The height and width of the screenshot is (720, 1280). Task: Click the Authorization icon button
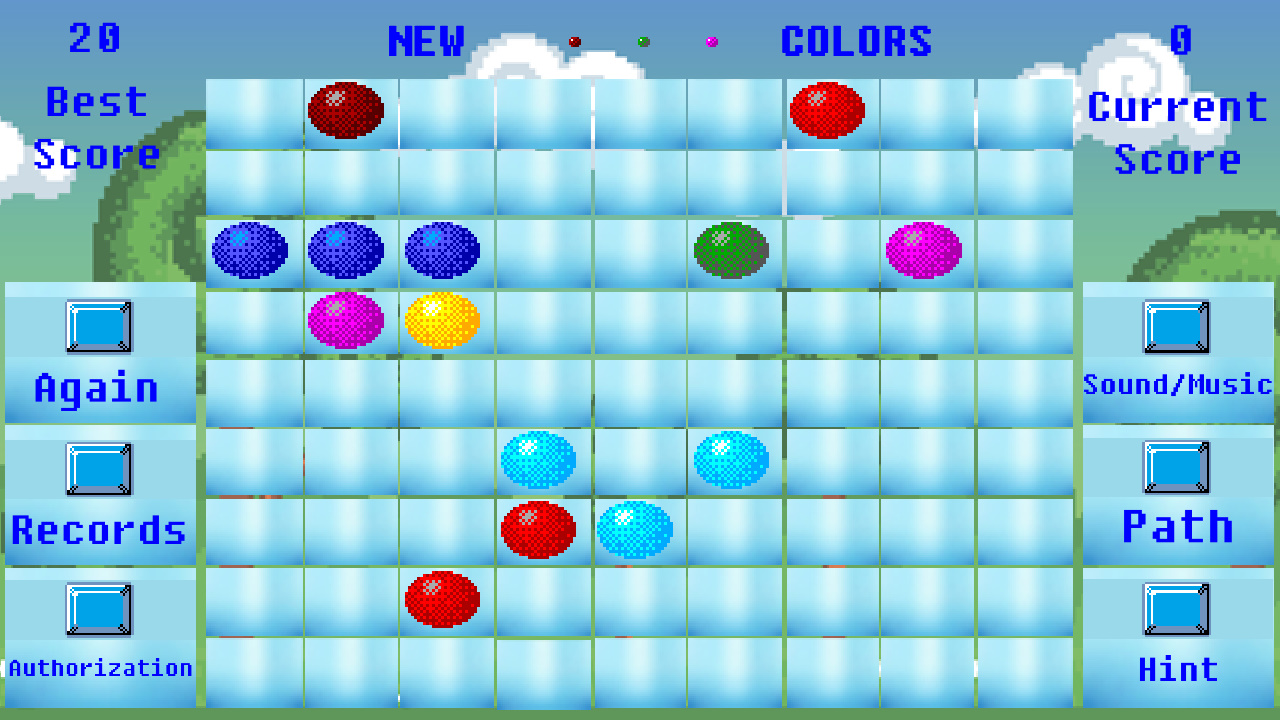click(99, 611)
